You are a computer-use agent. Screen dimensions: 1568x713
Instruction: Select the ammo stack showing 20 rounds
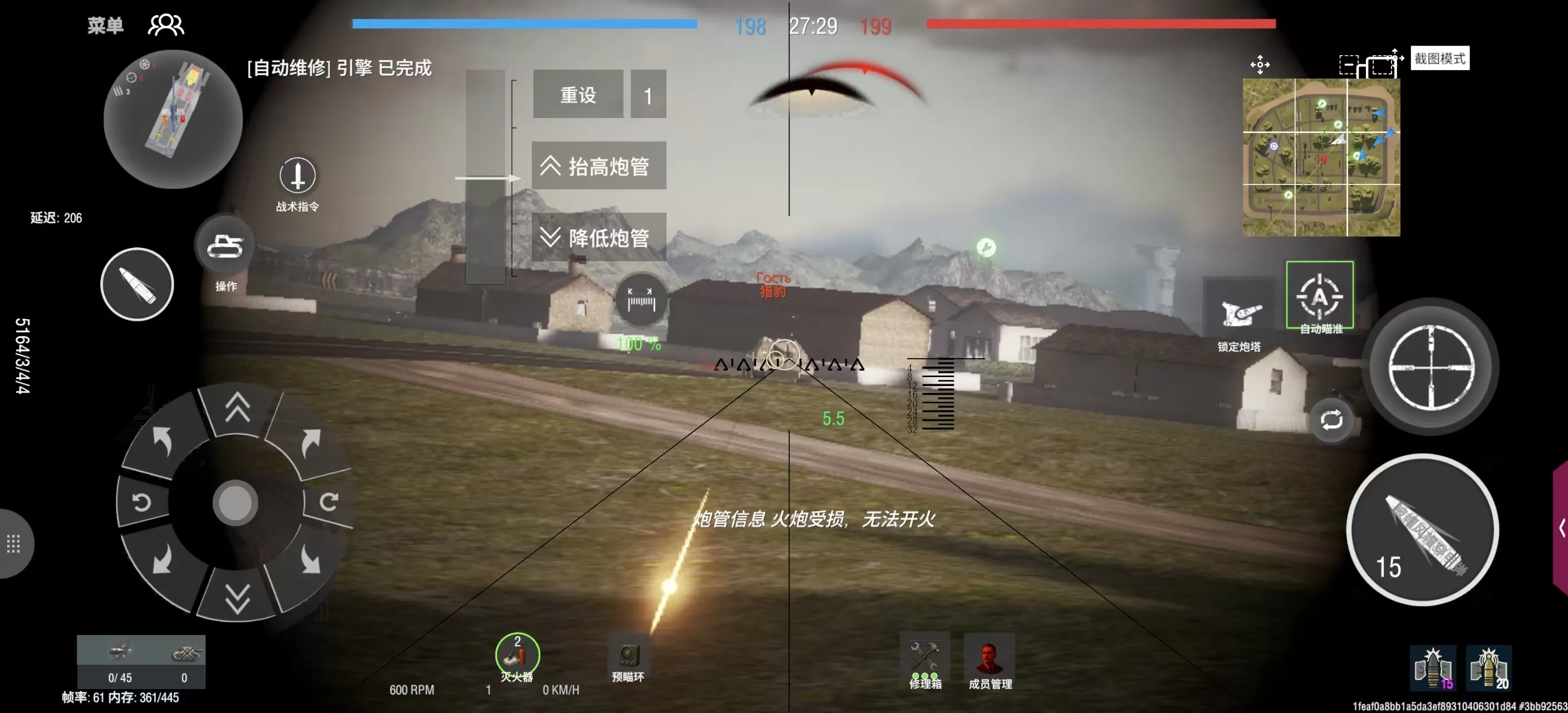[x=1490, y=670]
